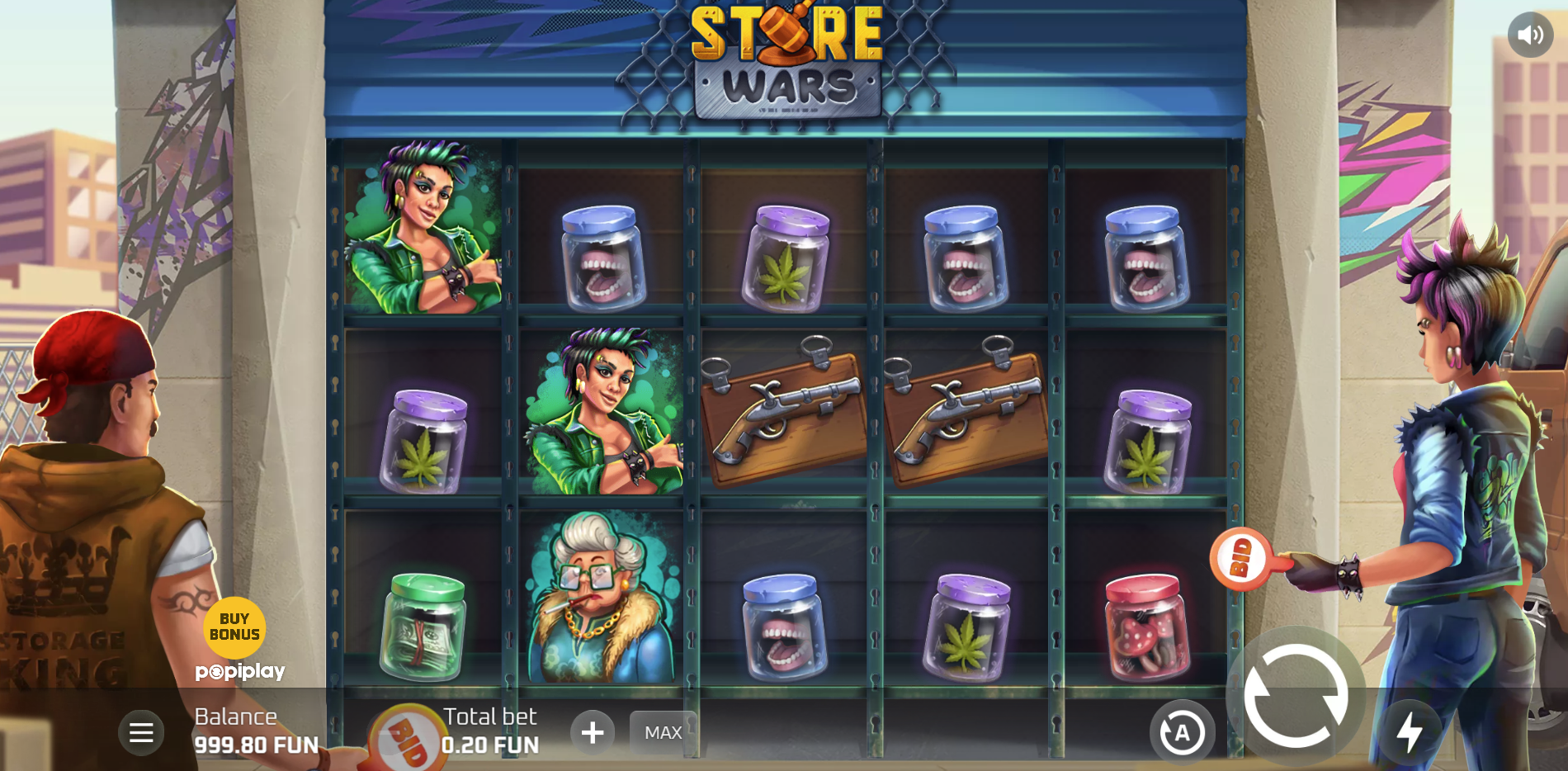Open the hamburger menu

(141, 732)
